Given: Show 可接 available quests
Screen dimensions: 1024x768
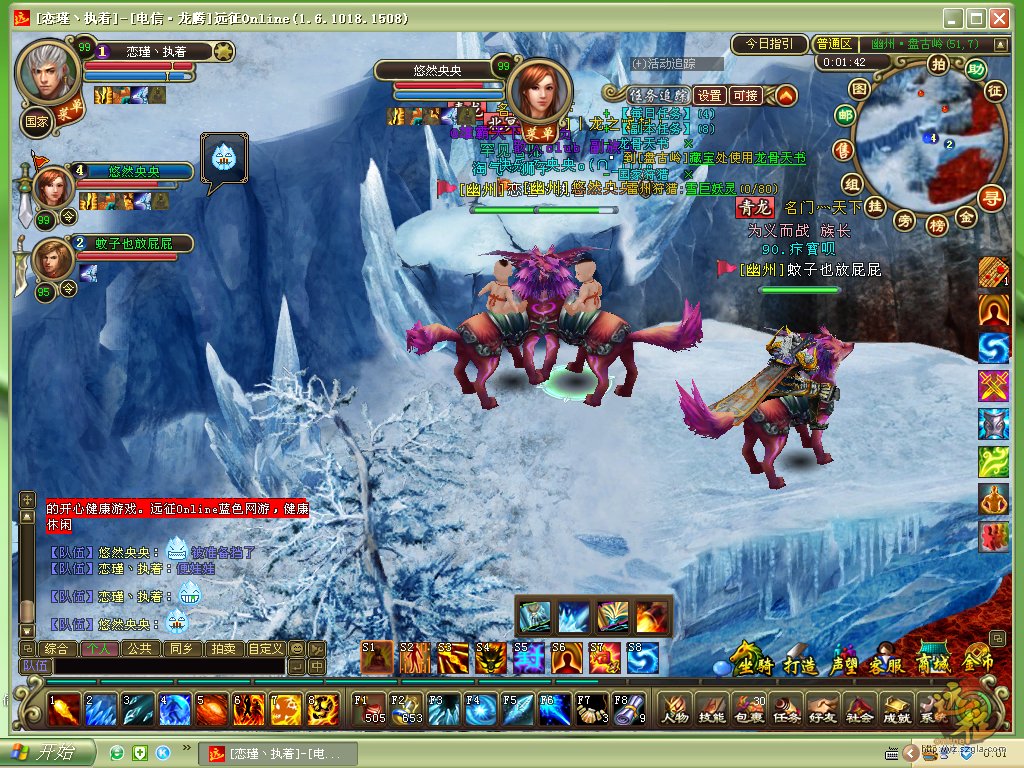Looking at the screenshot, I should [x=745, y=96].
